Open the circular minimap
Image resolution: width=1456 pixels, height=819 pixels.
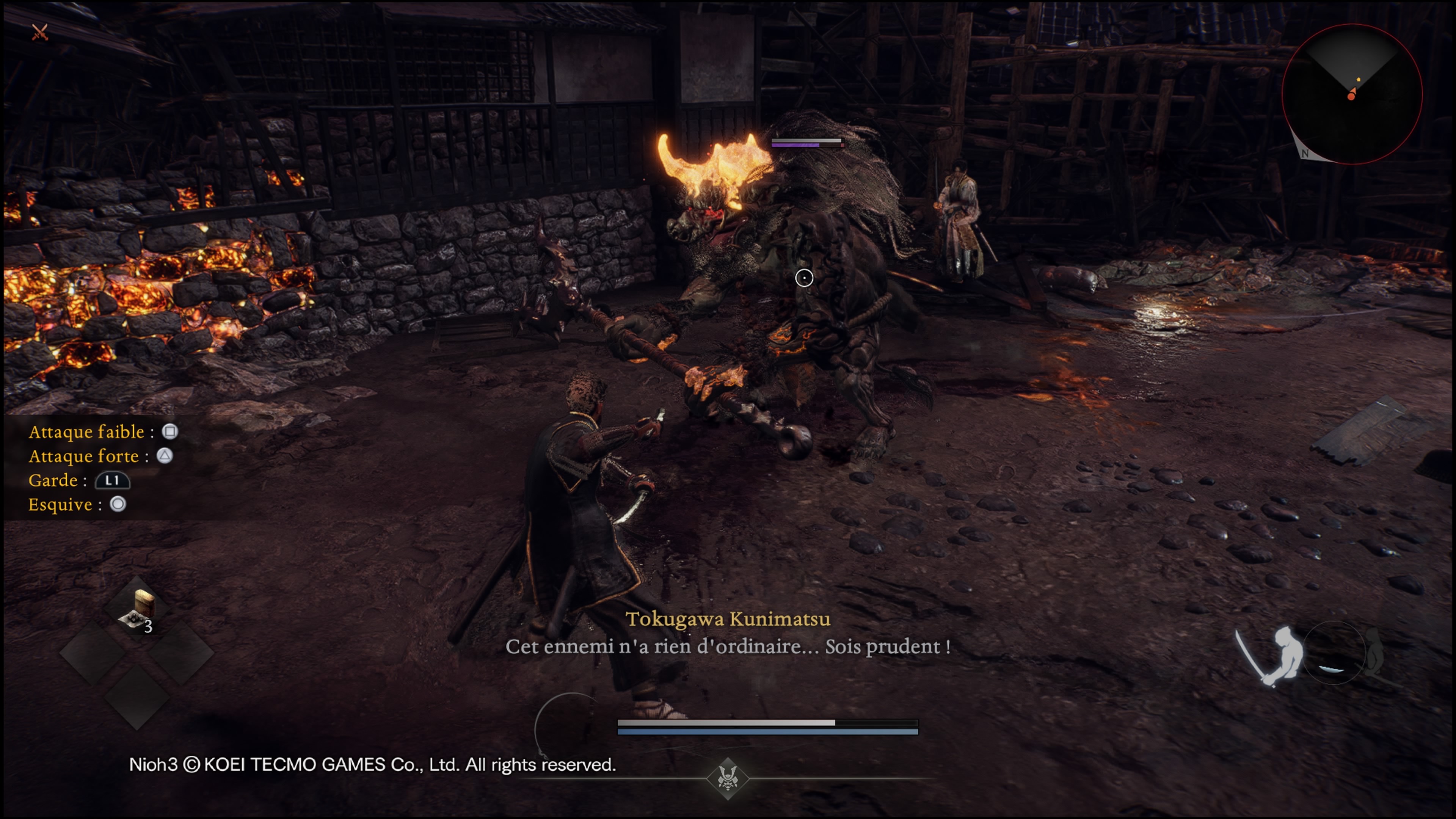pyautogui.click(x=1351, y=94)
